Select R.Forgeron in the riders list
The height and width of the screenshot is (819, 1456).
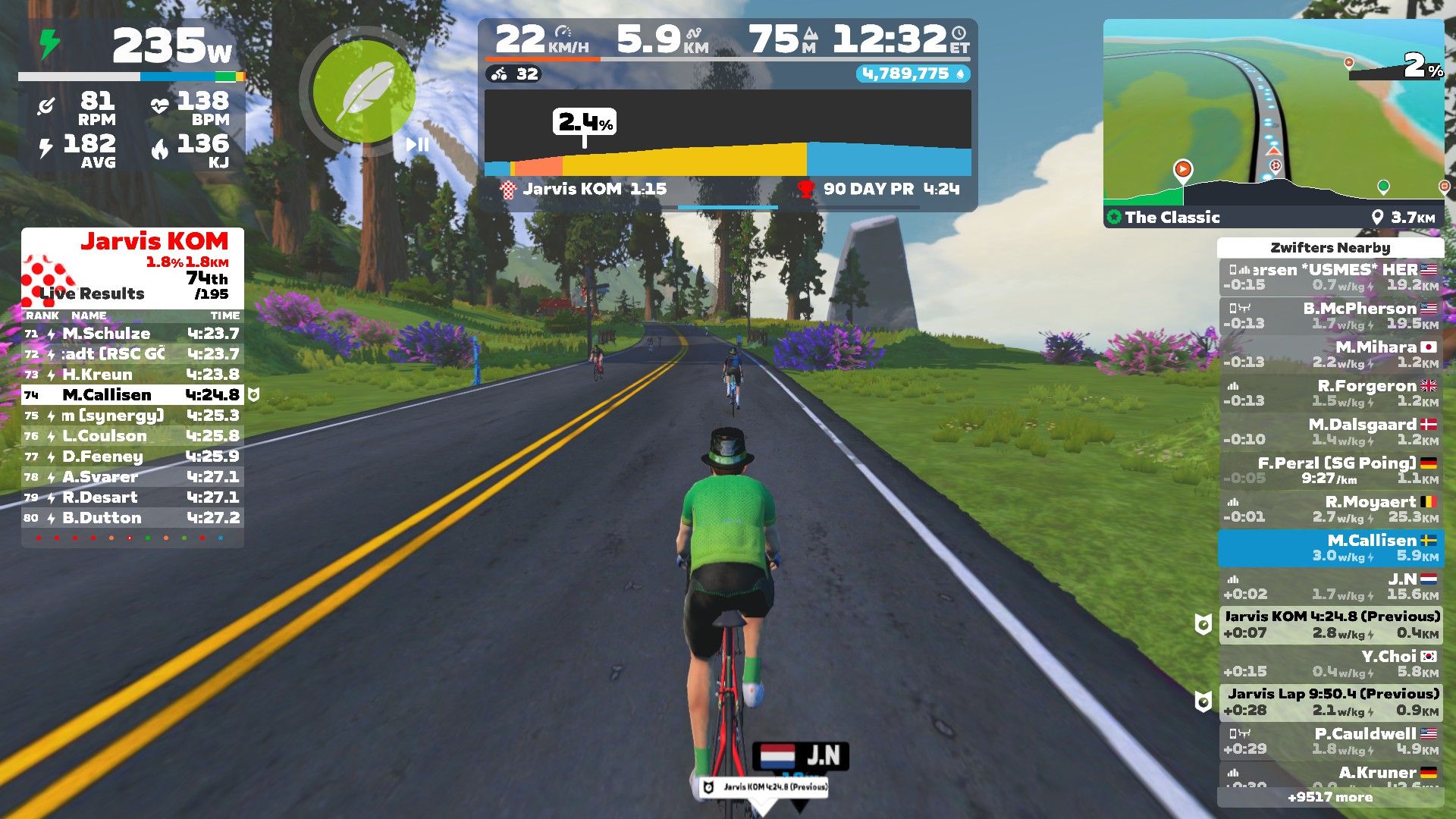[1331, 393]
